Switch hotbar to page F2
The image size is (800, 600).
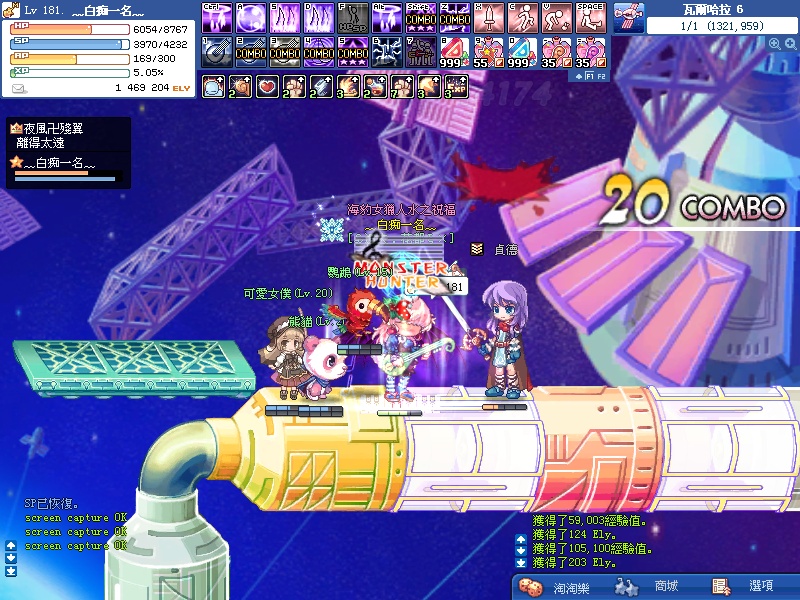pyautogui.click(x=601, y=76)
